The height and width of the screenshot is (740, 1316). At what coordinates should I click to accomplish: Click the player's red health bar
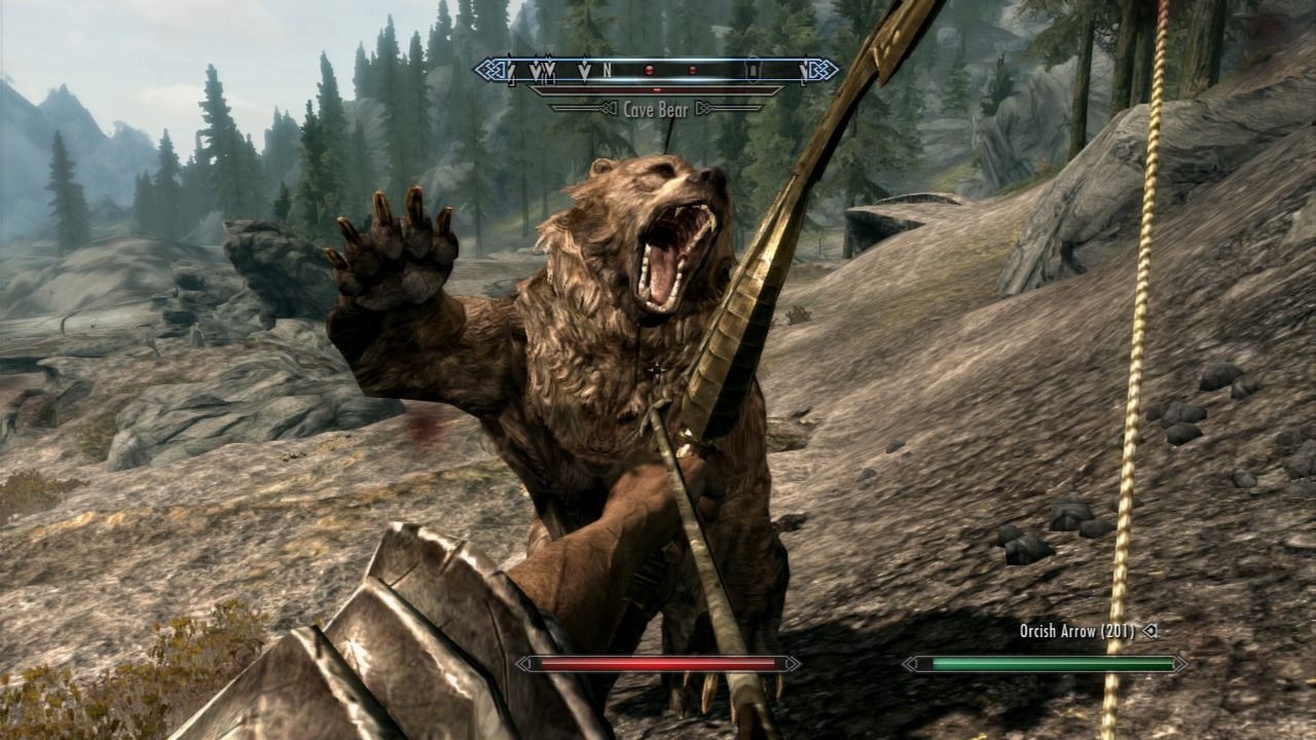[x=657, y=663]
